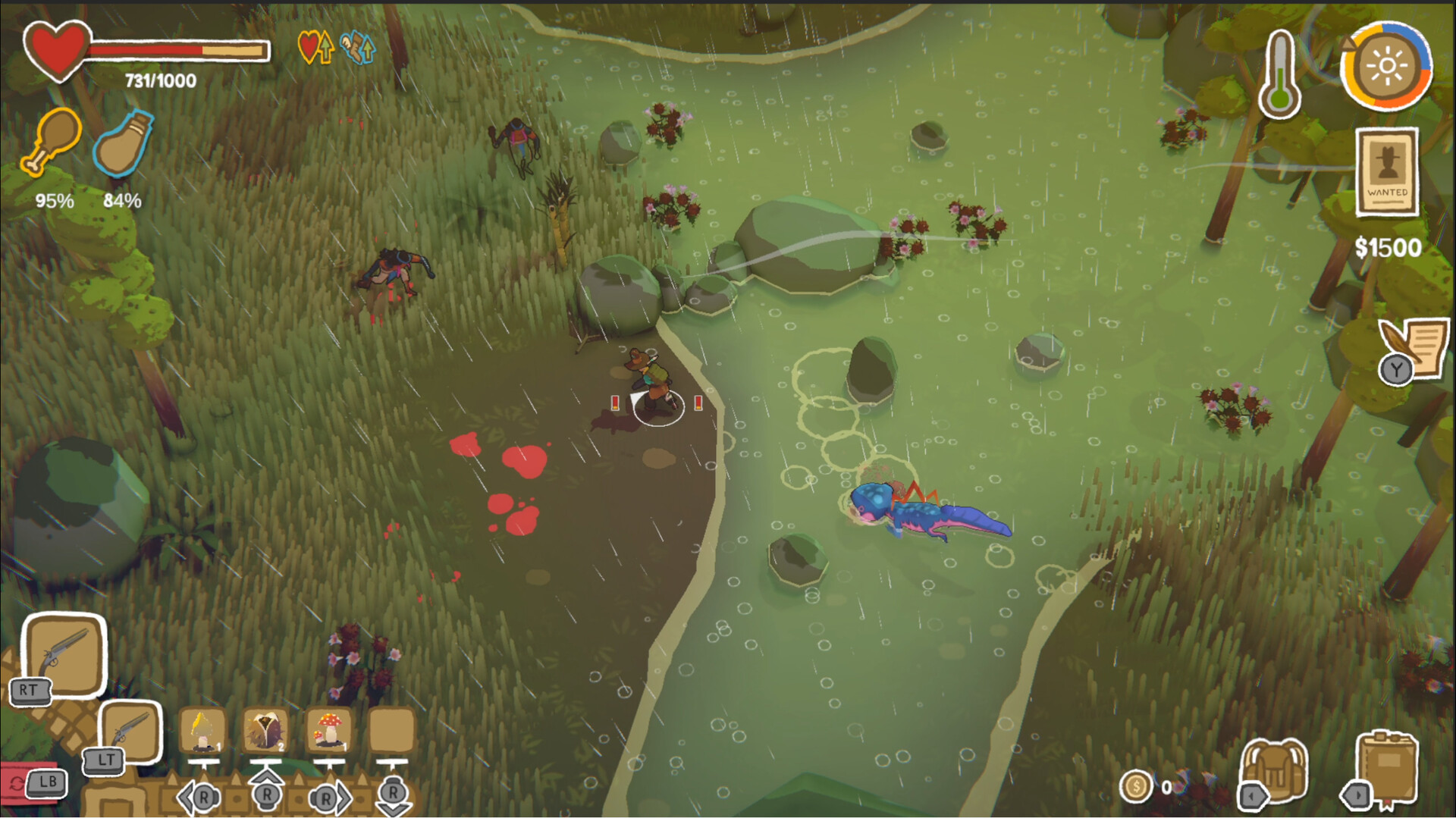
Task: Open the wanted poster showing $1500 bounty
Action: (1386, 174)
